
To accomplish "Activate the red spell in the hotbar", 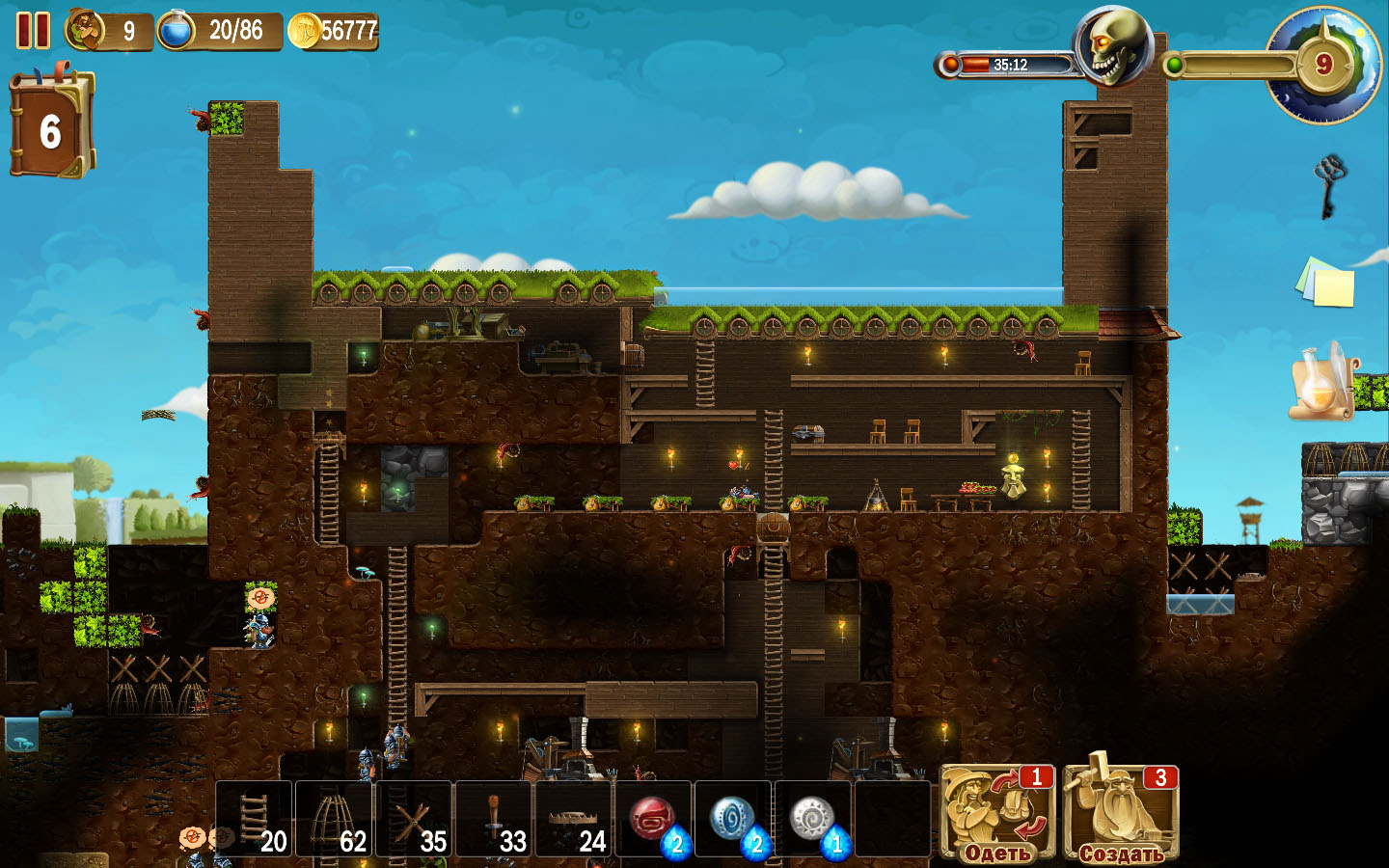I will (x=654, y=820).
